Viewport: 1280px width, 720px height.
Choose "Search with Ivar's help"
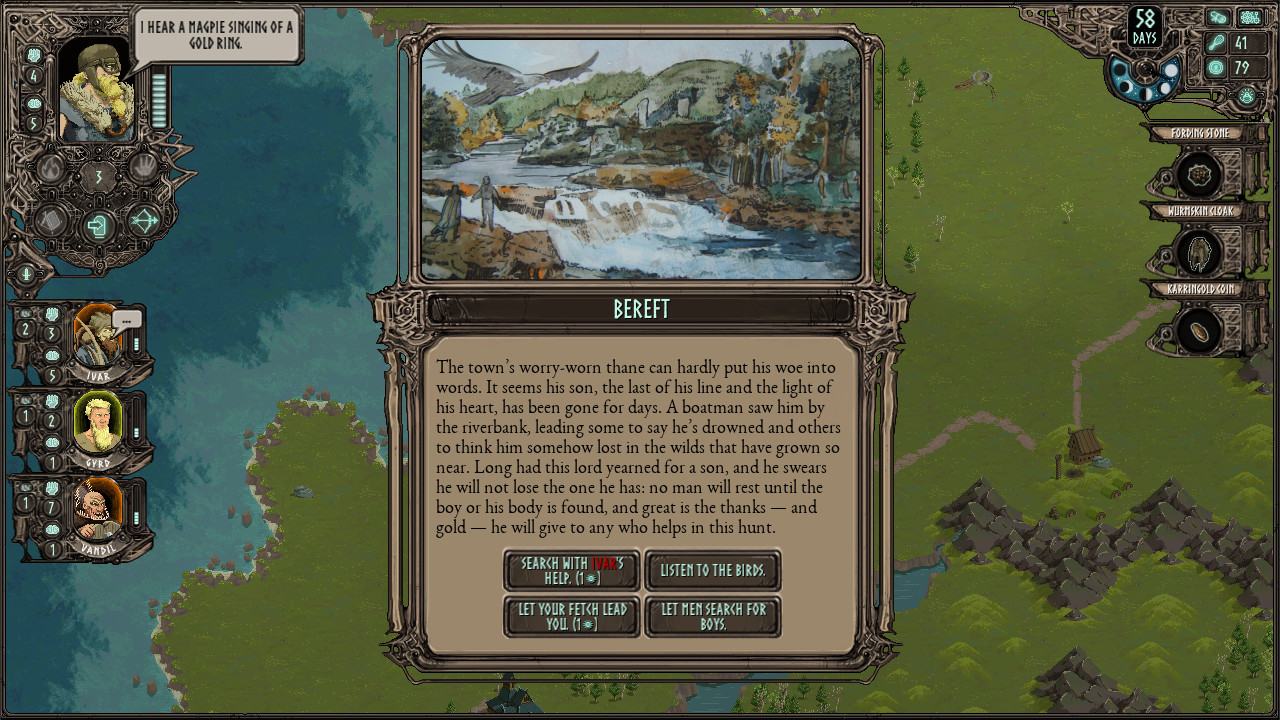[x=571, y=570]
